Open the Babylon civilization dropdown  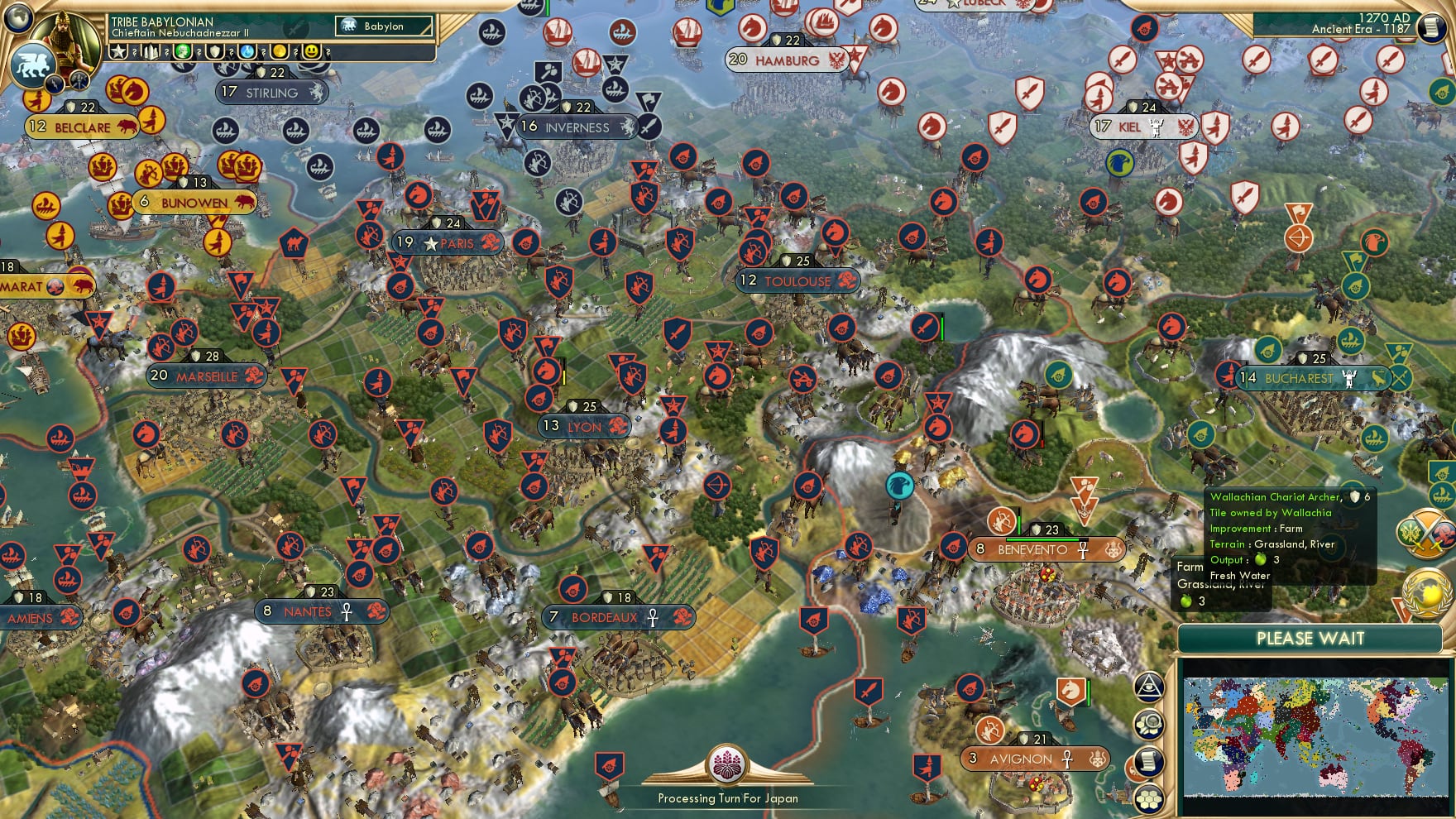(382, 26)
